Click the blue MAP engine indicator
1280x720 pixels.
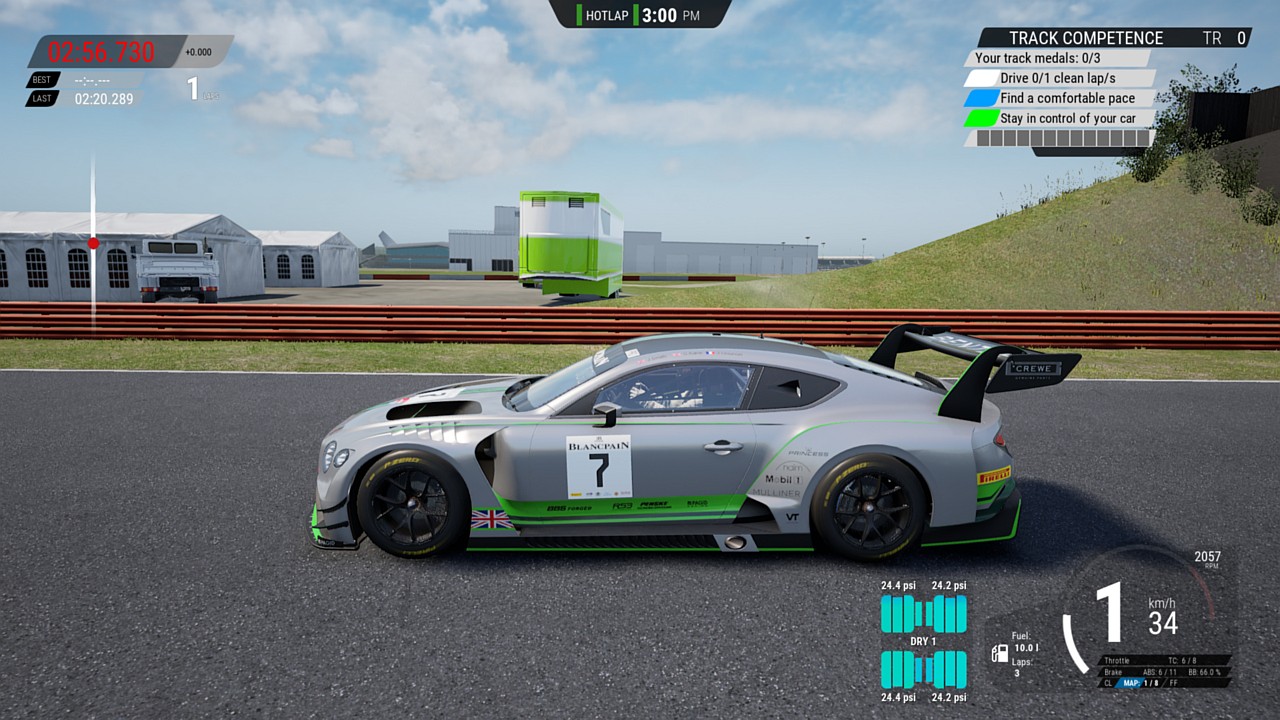click(1131, 683)
